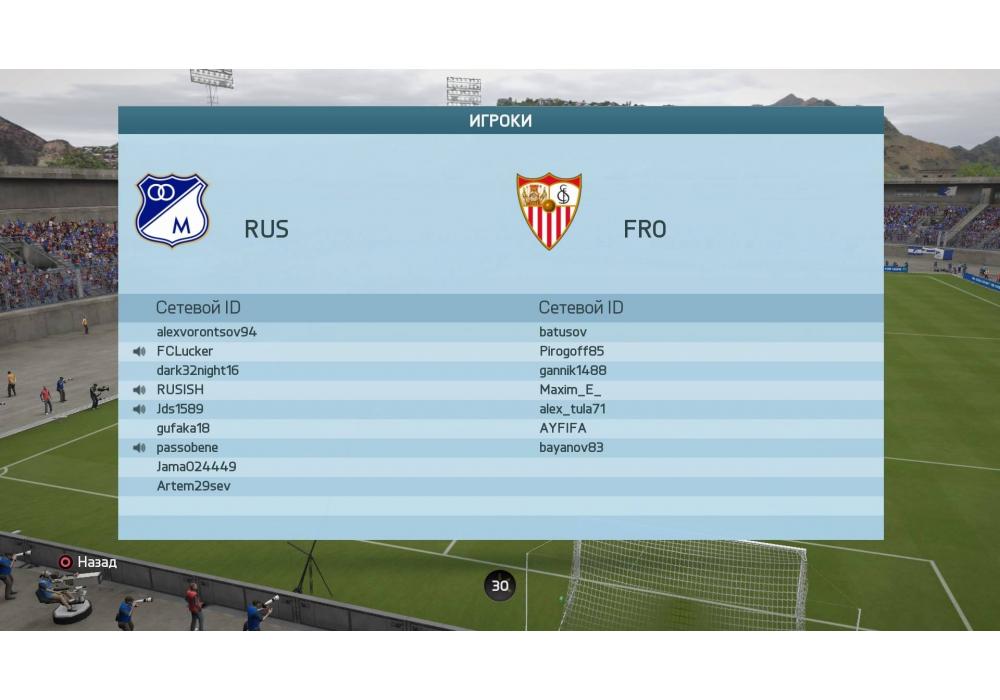Choose the FCLucker player row
The width and height of the screenshot is (1000, 700).
point(185,351)
